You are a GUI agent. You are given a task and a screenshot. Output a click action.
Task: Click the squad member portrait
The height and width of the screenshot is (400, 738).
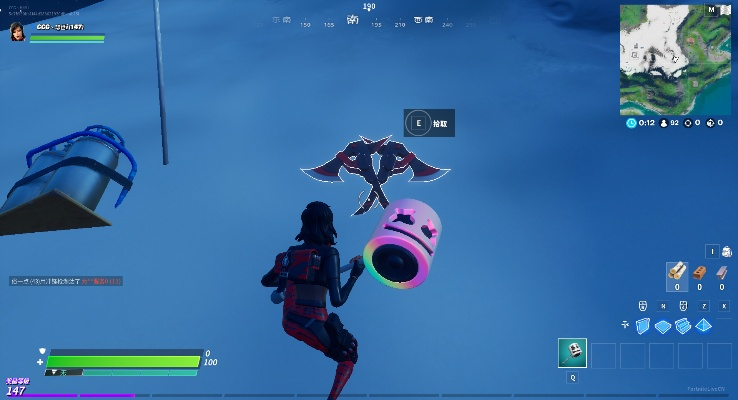(x=17, y=33)
